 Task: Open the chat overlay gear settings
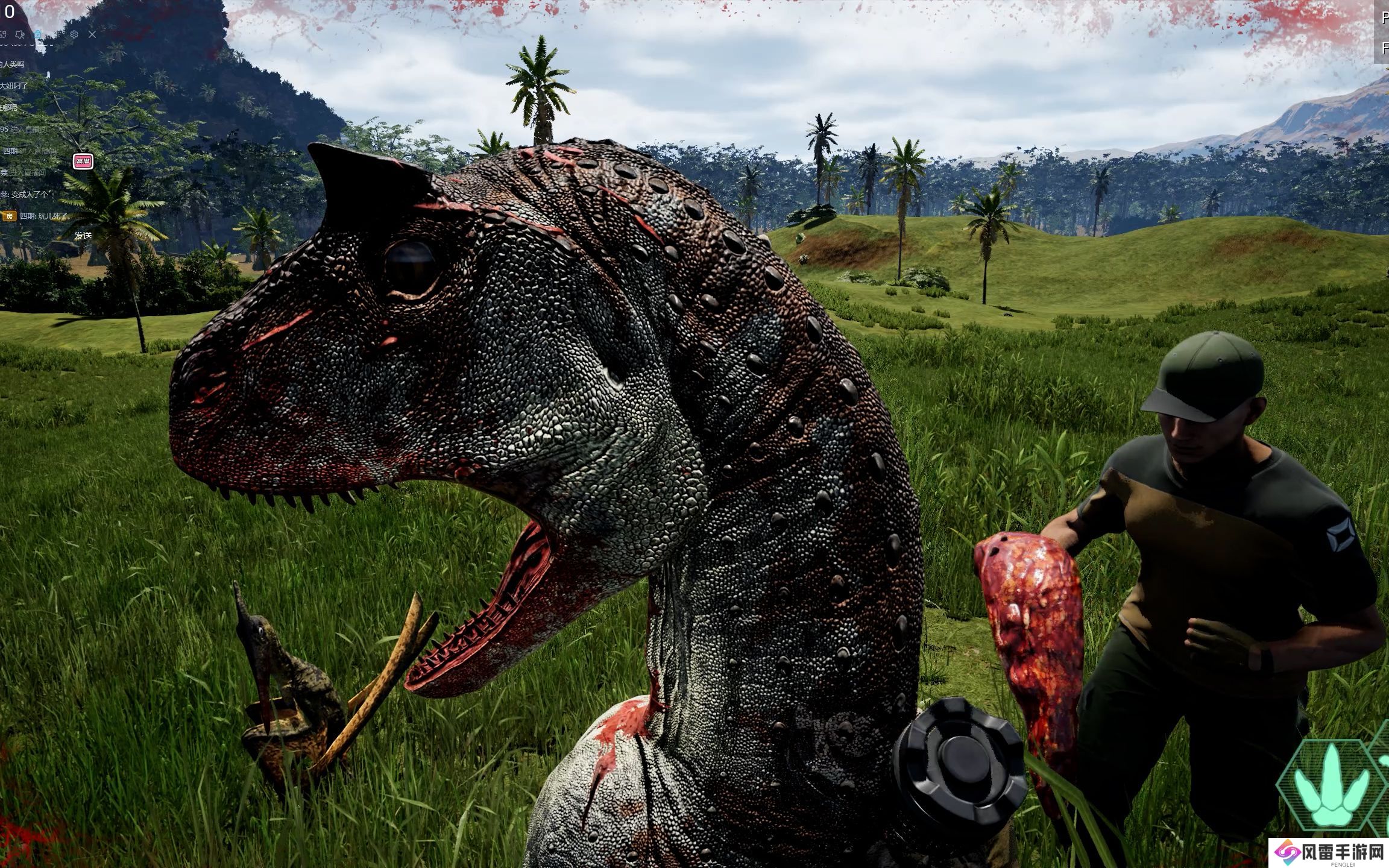(x=74, y=34)
